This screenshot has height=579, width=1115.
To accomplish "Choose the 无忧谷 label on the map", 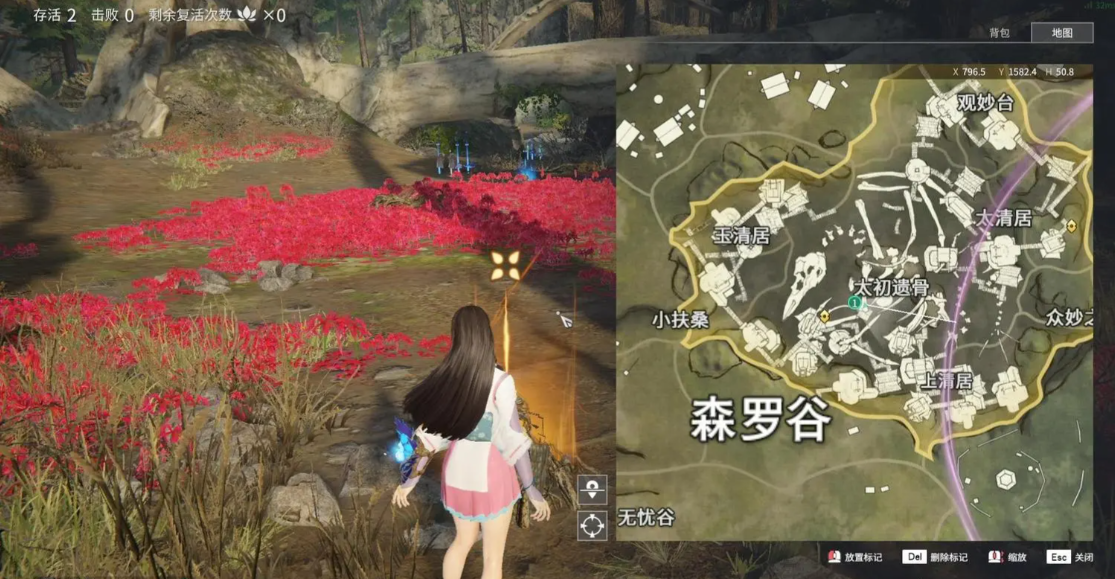I will [x=645, y=518].
